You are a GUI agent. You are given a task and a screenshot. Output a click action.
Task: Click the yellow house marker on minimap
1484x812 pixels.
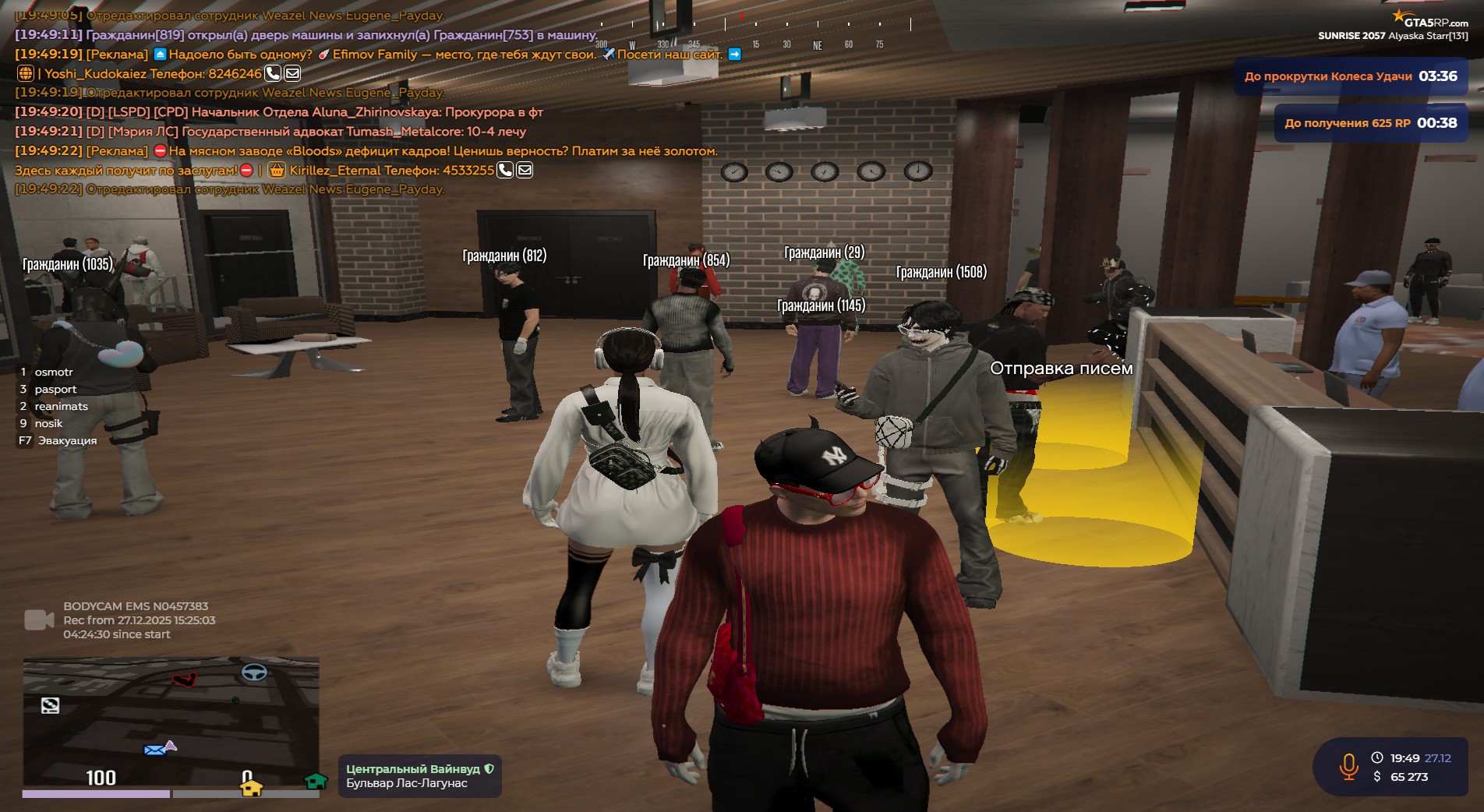click(251, 788)
